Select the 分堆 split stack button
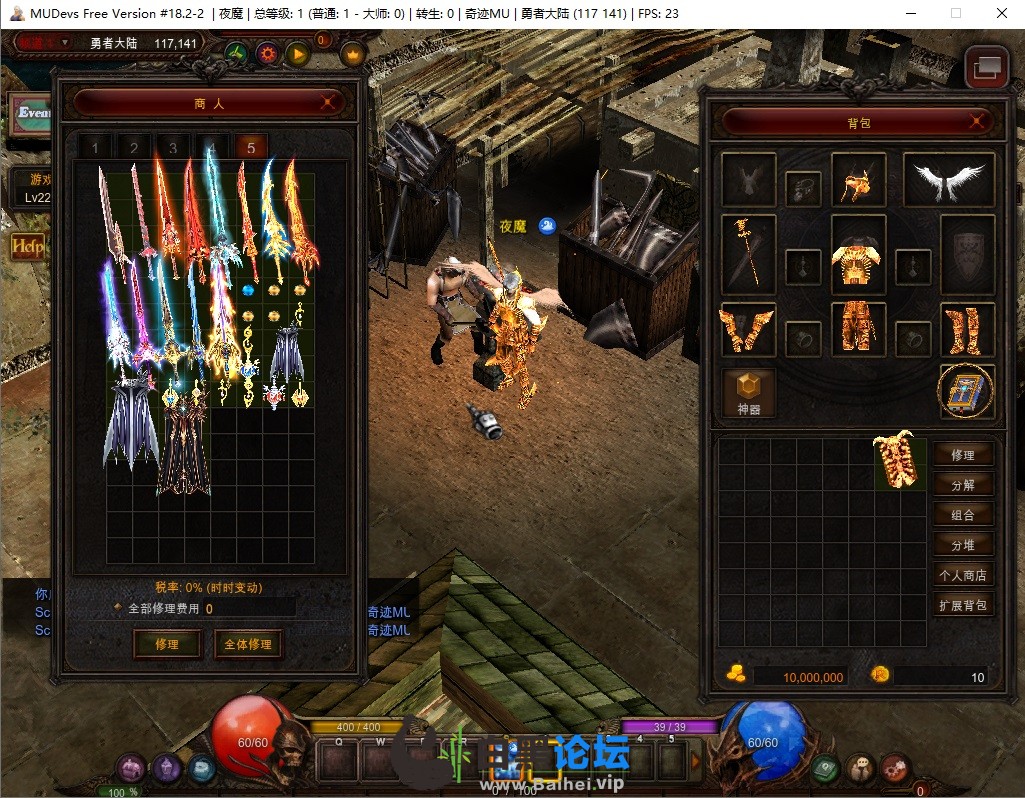This screenshot has width=1025, height=798. [x=963, y=545]
